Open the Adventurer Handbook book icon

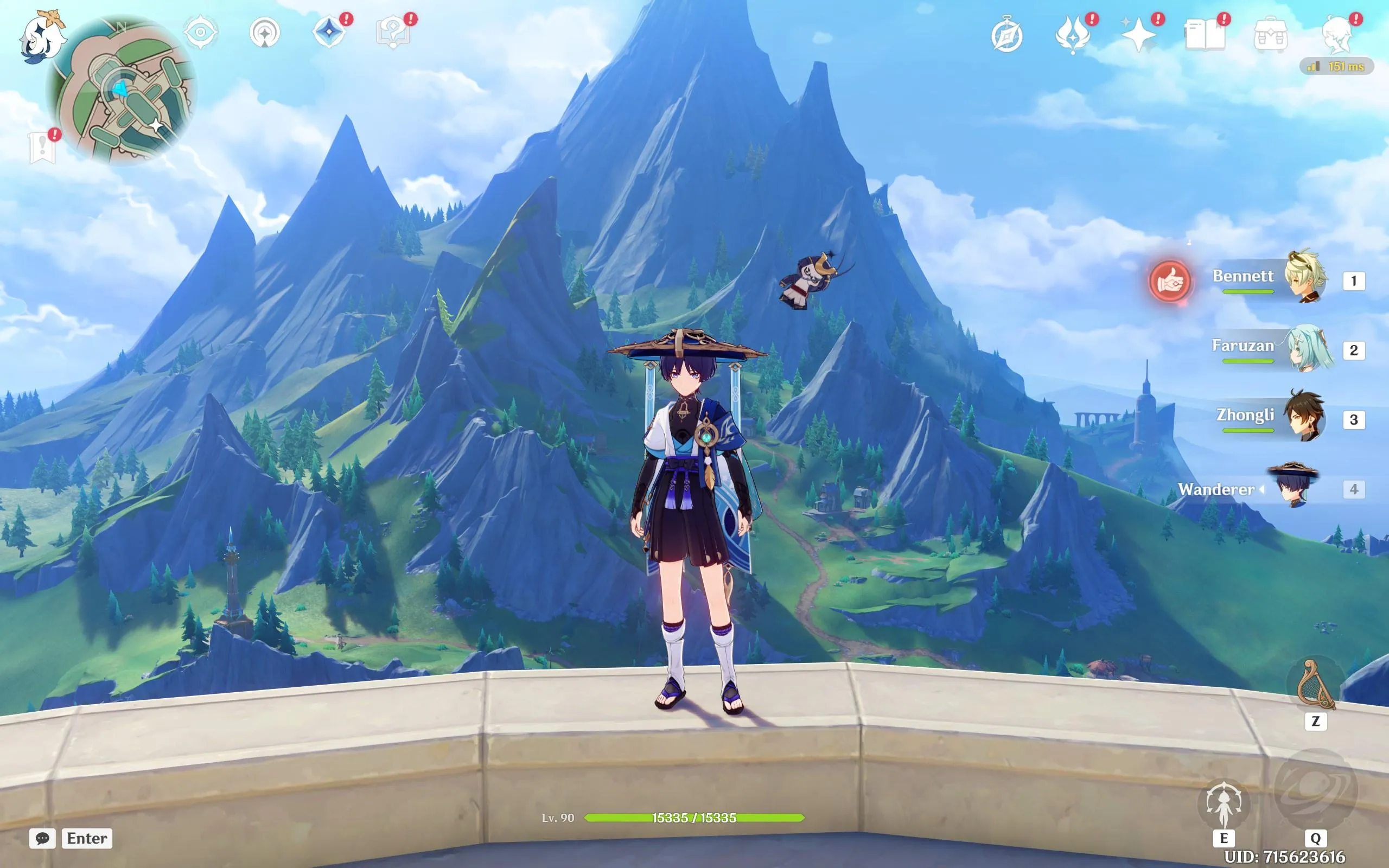(1205, 34)
